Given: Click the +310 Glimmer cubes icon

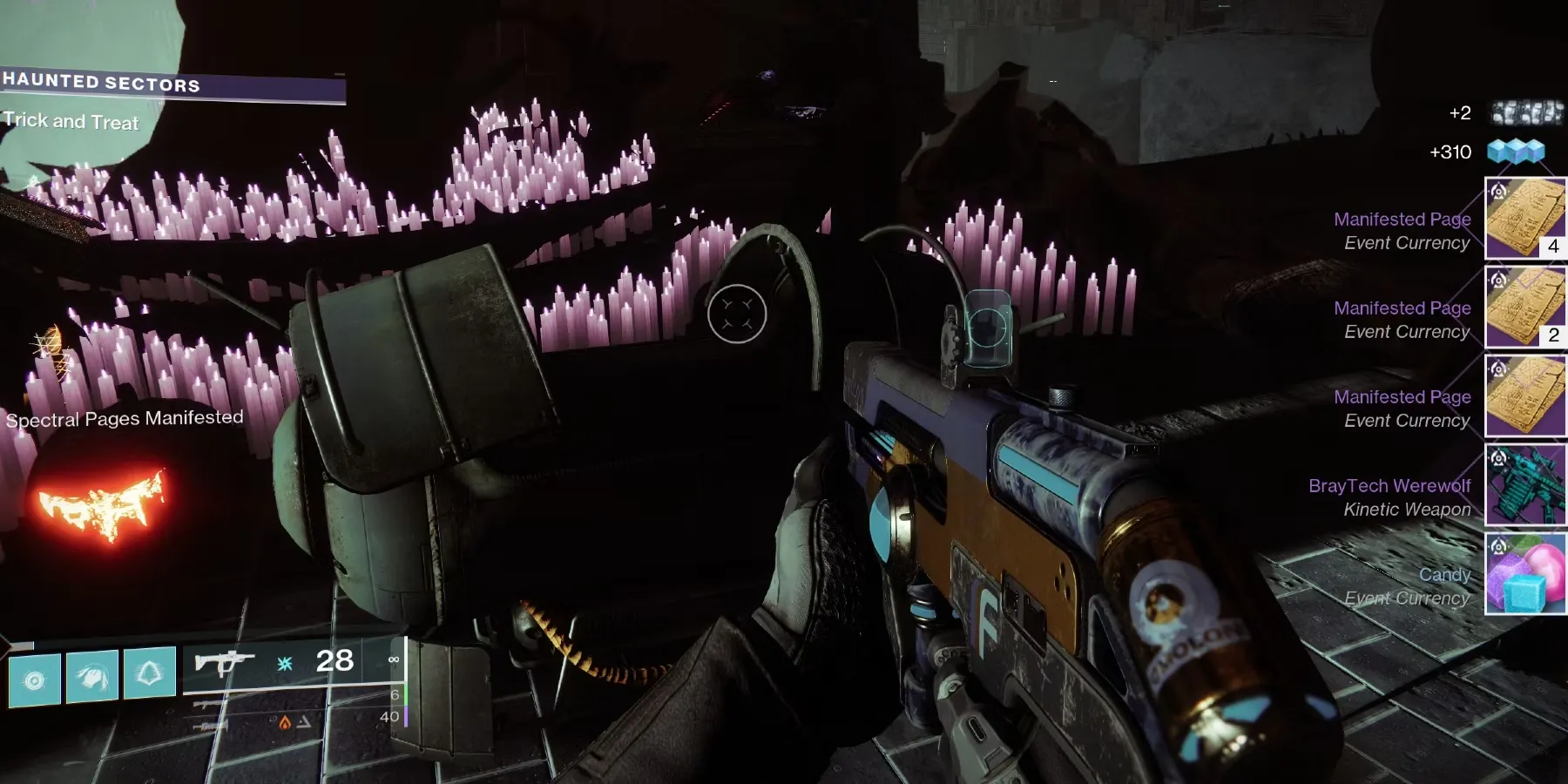Looking at the screenshot, I should (1516, 152).
